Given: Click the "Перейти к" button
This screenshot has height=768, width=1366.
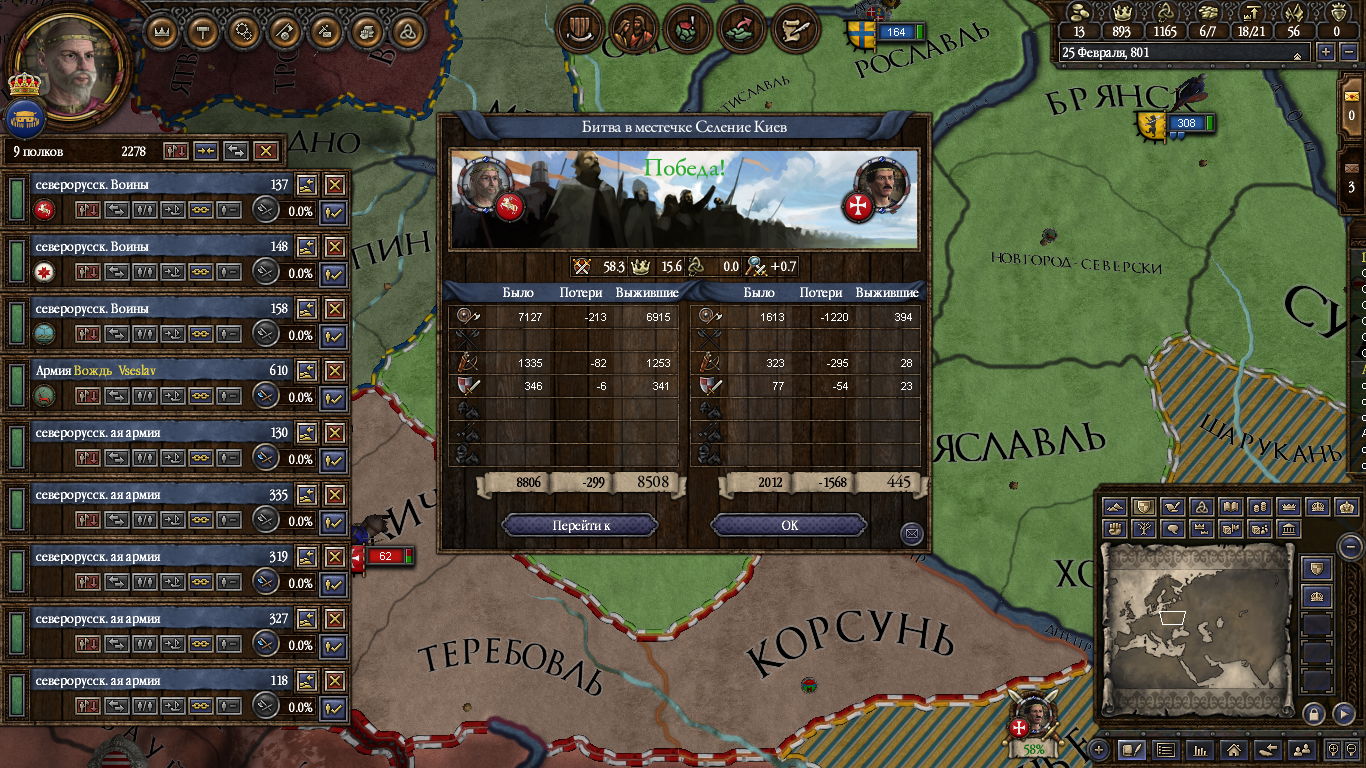Looking at the screenshot, I should point(580,526).
